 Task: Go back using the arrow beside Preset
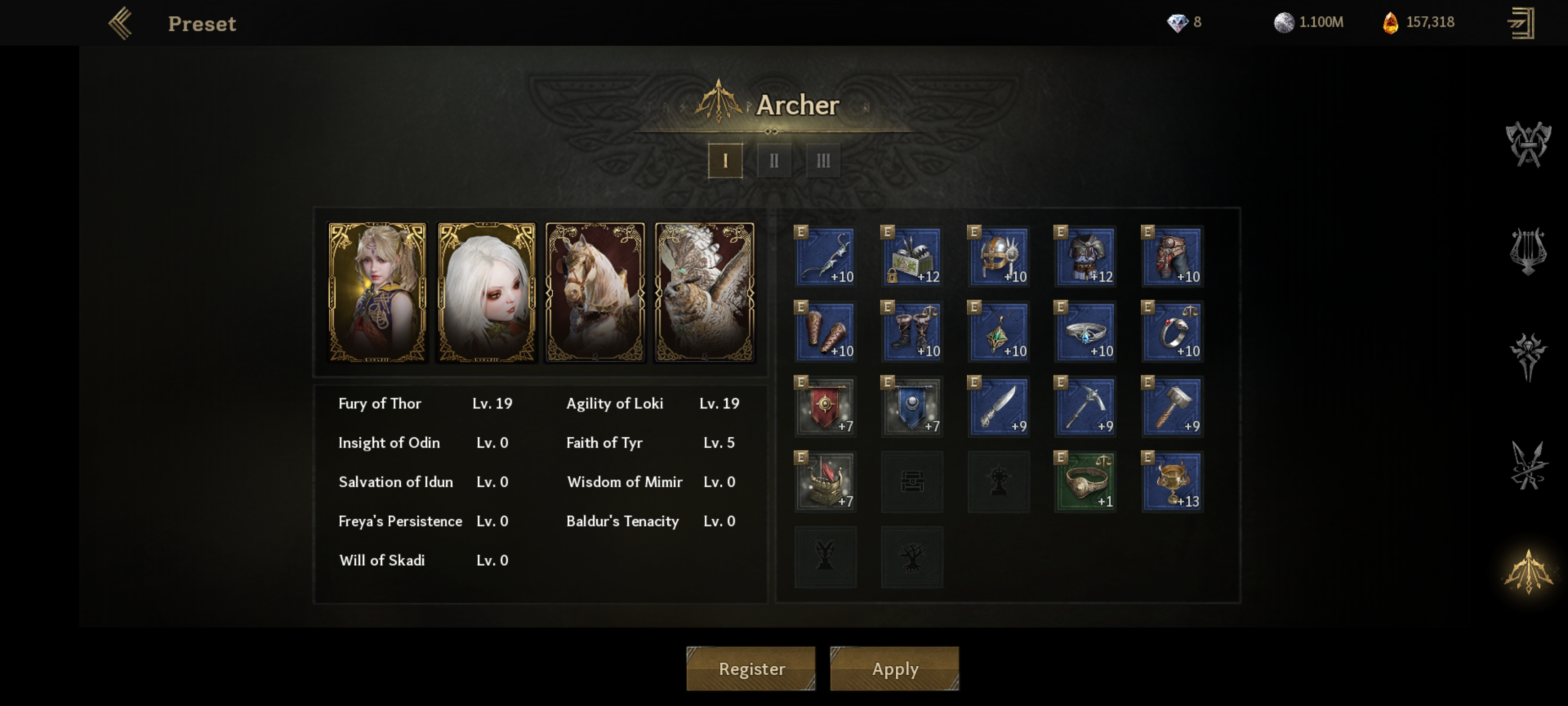point(121,23)
